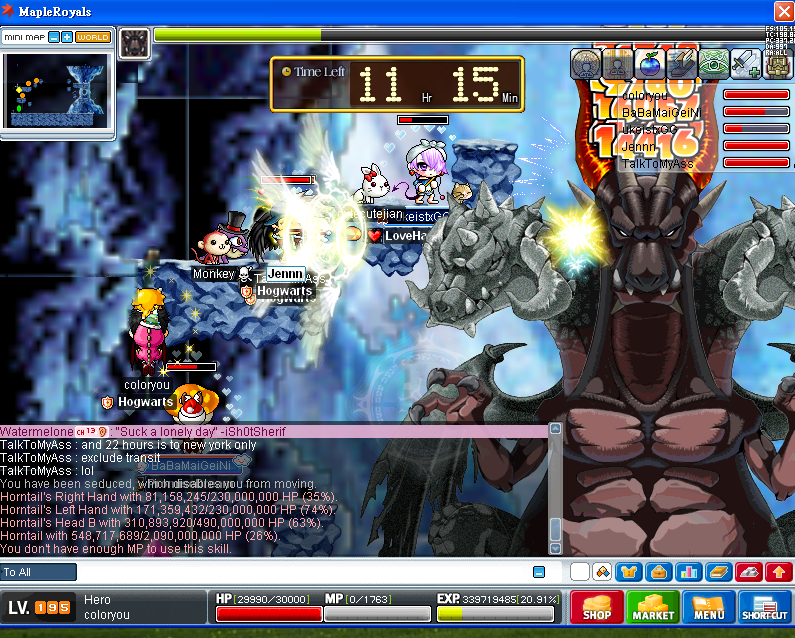This screenshot has height=638, width=795.
Task: Open the SHORTCUT panel
Action: coord(765,607)
